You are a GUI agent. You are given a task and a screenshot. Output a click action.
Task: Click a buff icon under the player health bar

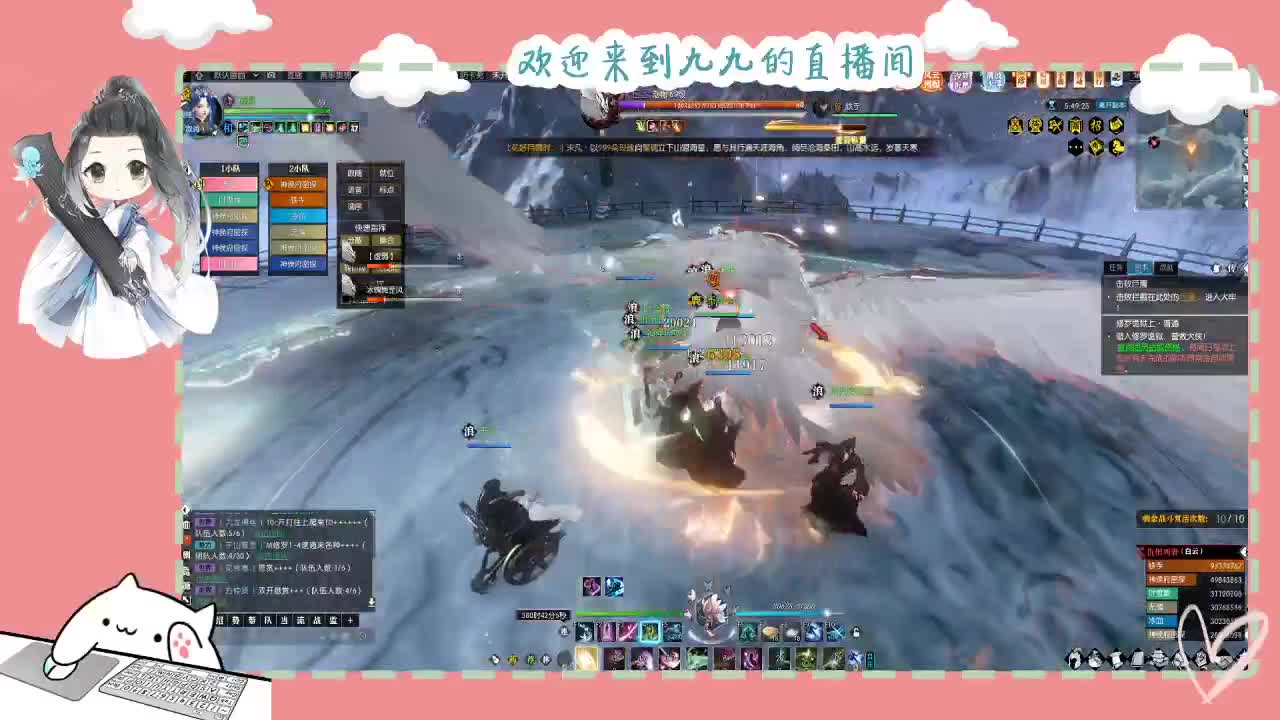pos(244,128)
